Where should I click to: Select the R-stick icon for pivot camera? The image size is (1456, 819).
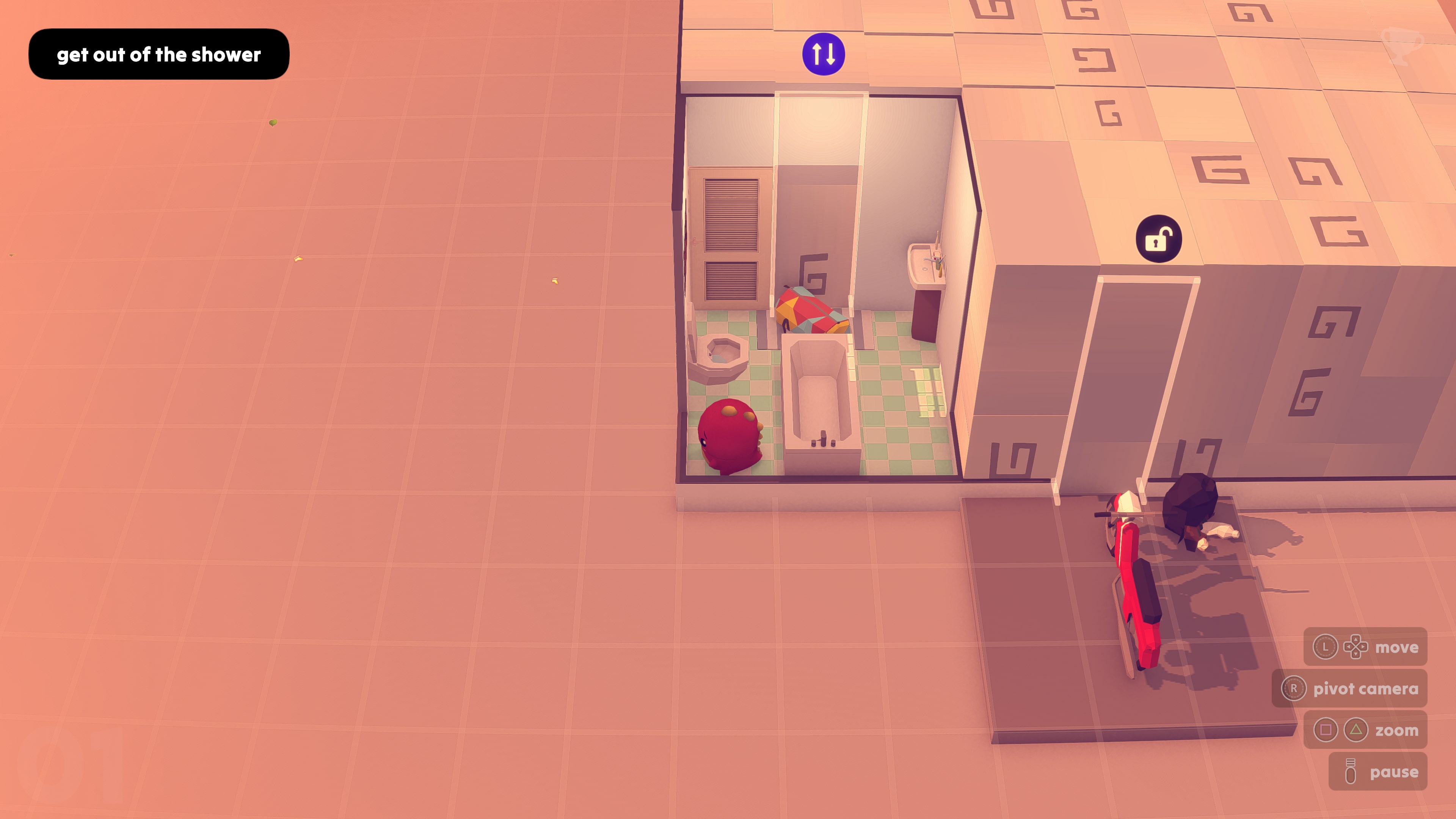point(1295,689)
